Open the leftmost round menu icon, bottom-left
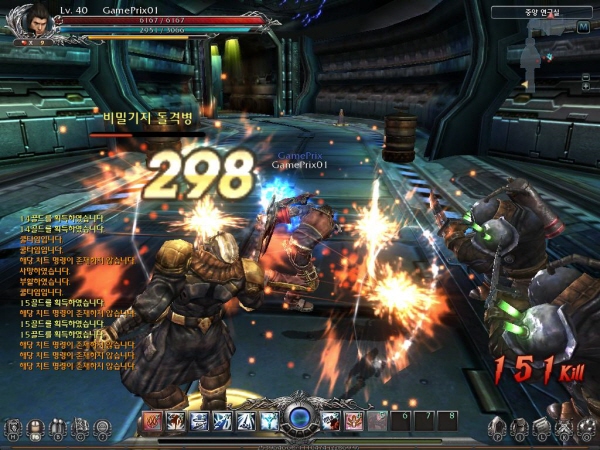Screen dimensions: 600x450 pyautogui.click(x=12, y=430)
